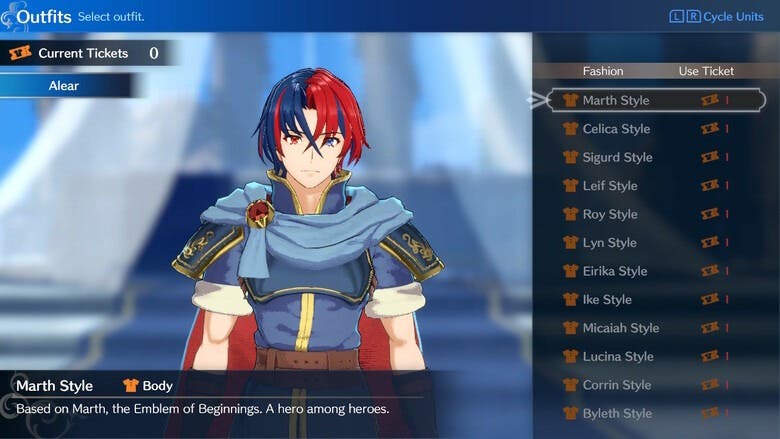Select Leif Style from the list
This screenshot has width=780, height=439.
[x=610, y=186]
